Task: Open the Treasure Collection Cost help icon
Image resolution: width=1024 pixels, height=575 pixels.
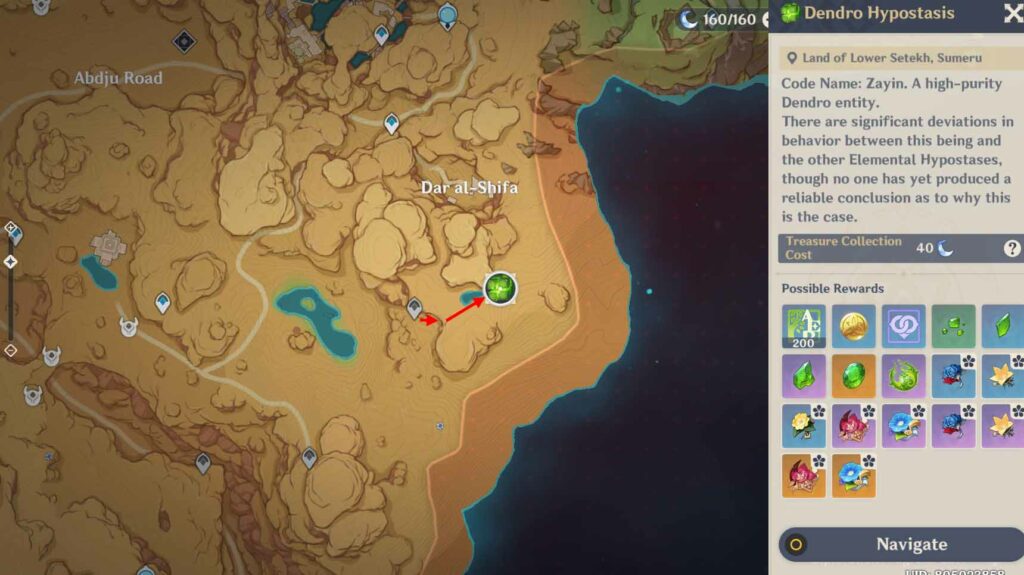Action: (1011, 249)
